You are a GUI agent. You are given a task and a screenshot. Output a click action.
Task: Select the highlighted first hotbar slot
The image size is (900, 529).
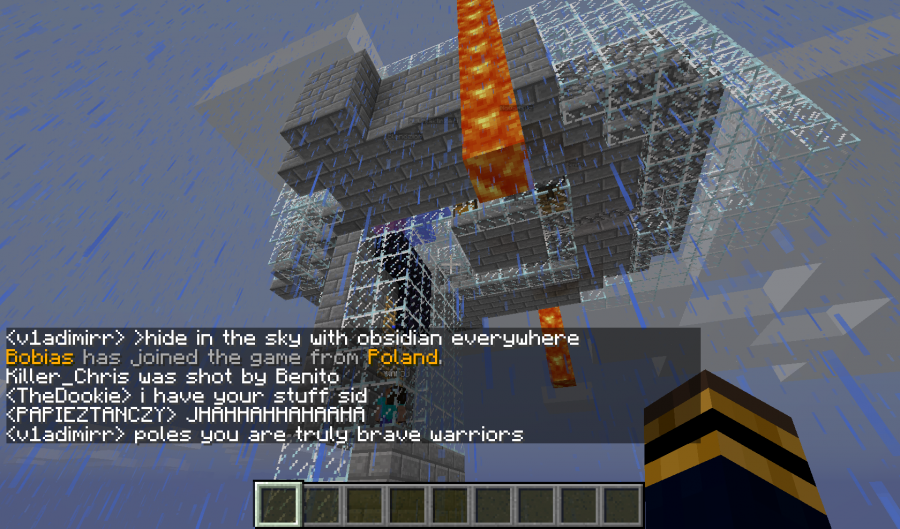[277, 504]
